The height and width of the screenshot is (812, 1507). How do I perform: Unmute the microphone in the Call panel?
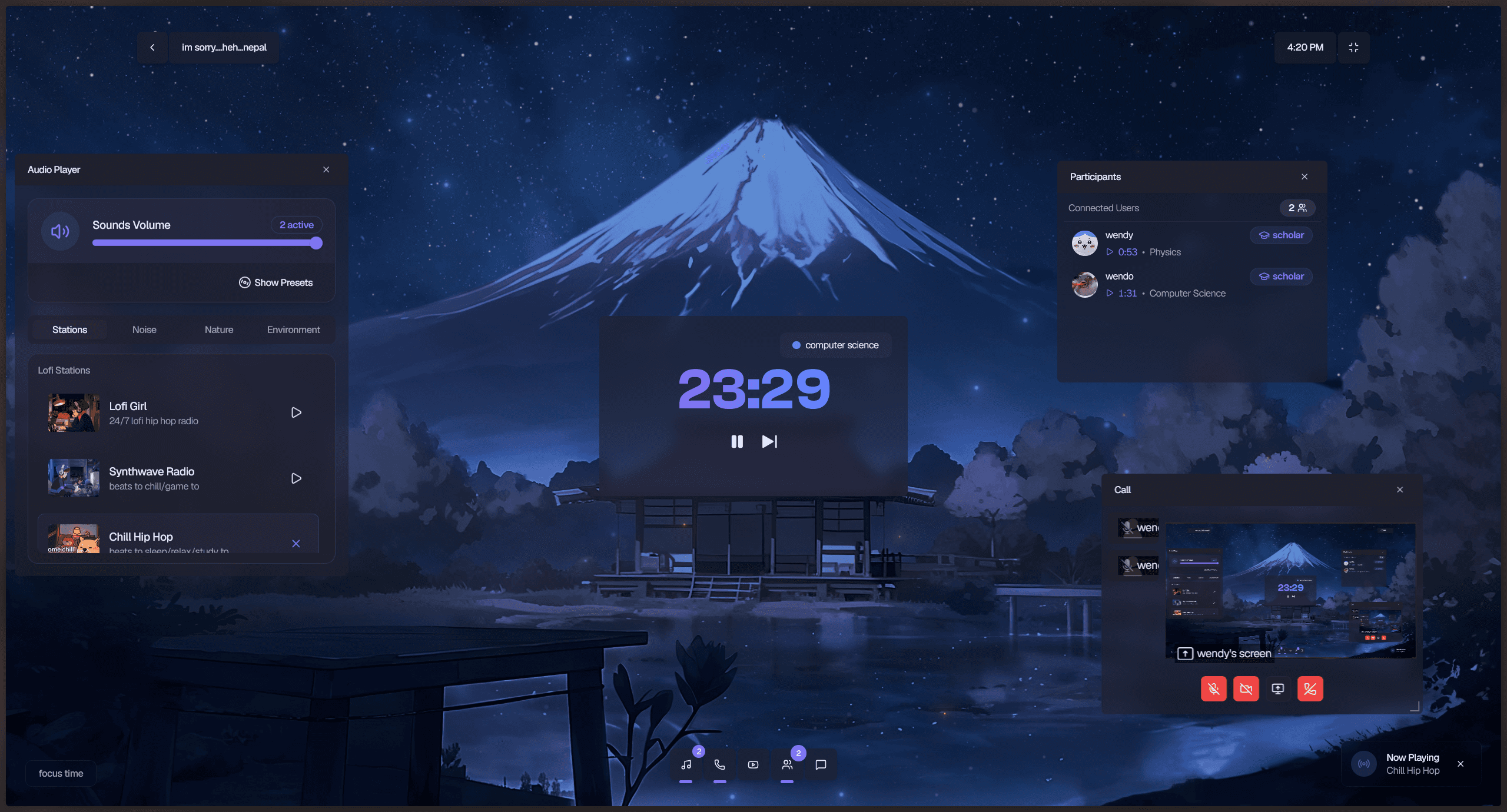point(1213,688)
